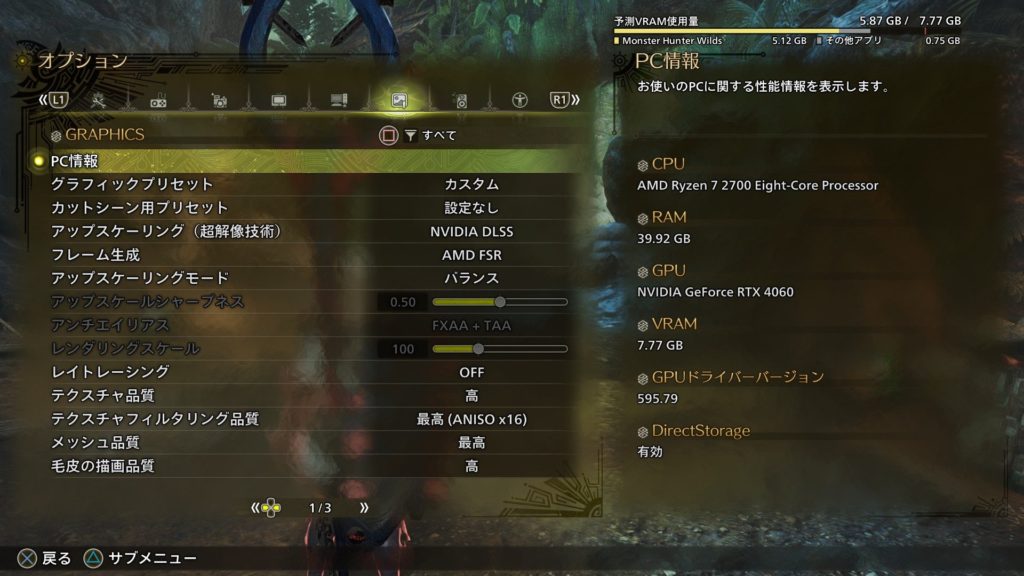
Task: Change the テクスチャ品質 setting
Action: pos(300,396)
